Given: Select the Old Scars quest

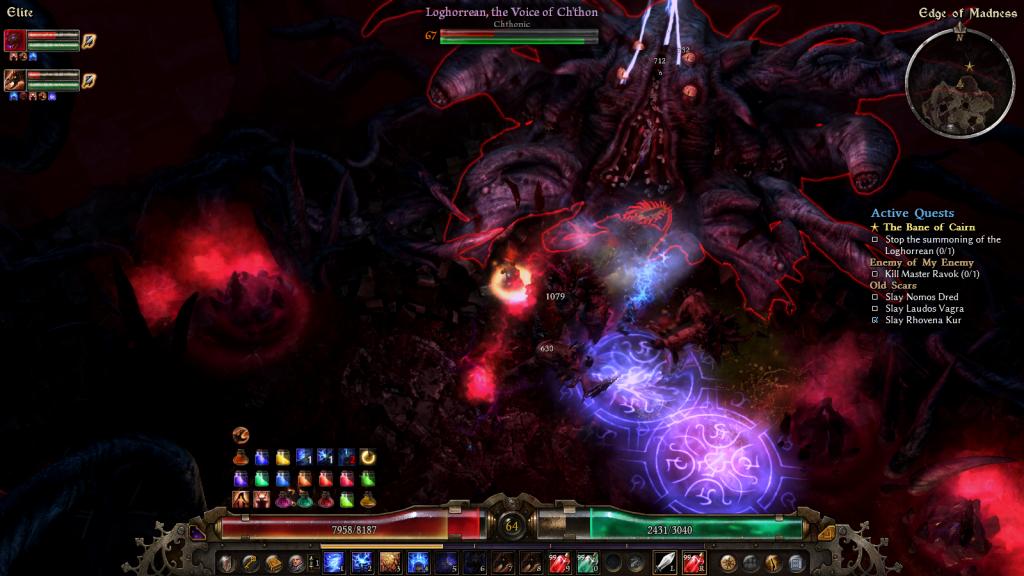Looking at the screenshot, I should (890, 285).
